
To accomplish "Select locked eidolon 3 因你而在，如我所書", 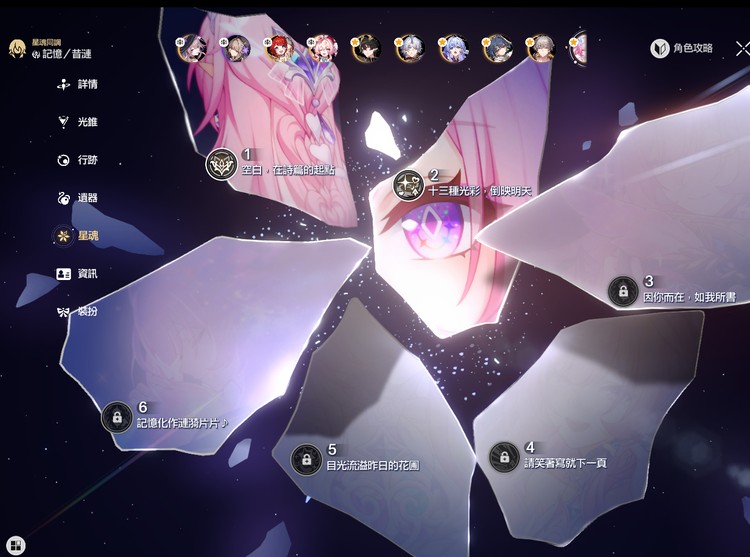I will point(623,291).
